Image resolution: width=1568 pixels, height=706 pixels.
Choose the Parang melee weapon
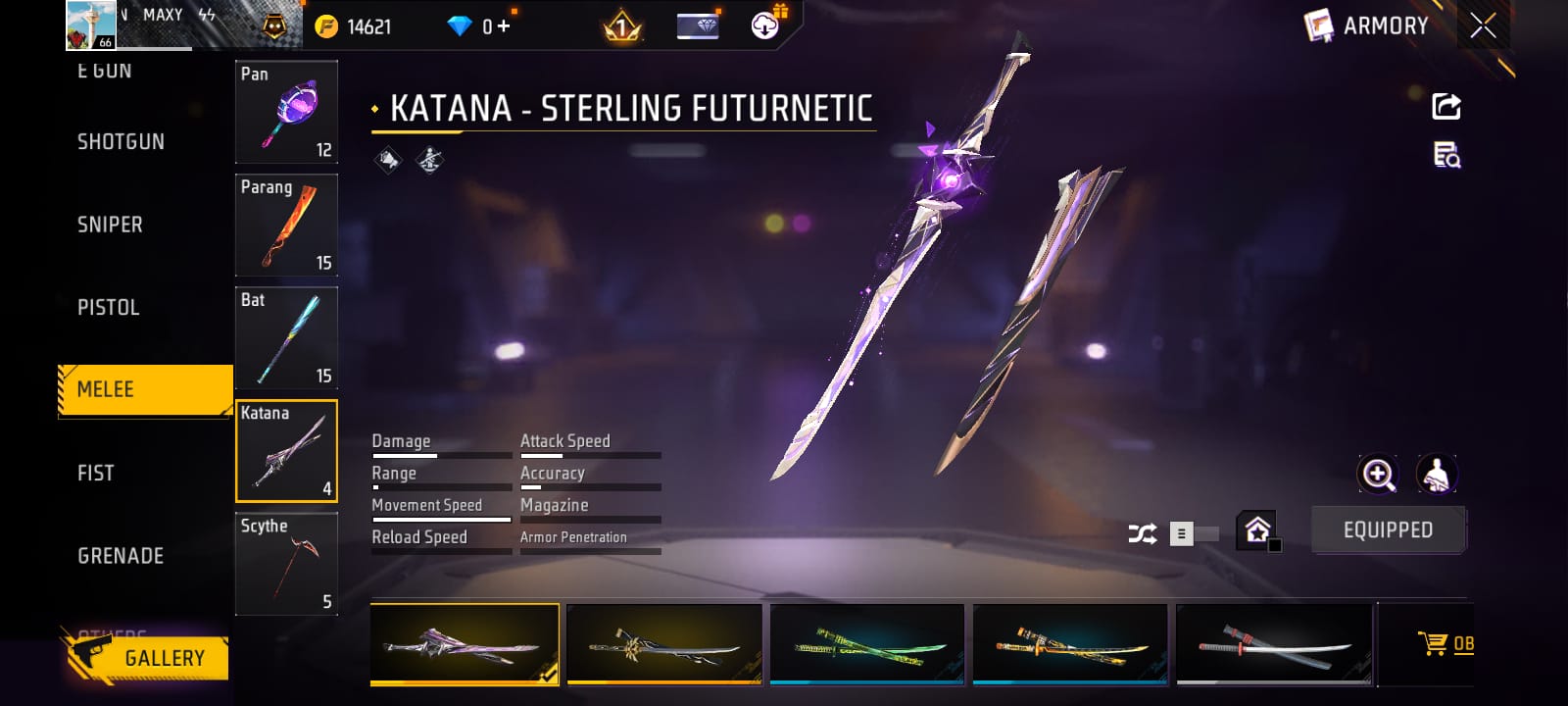tap(286, 225)
